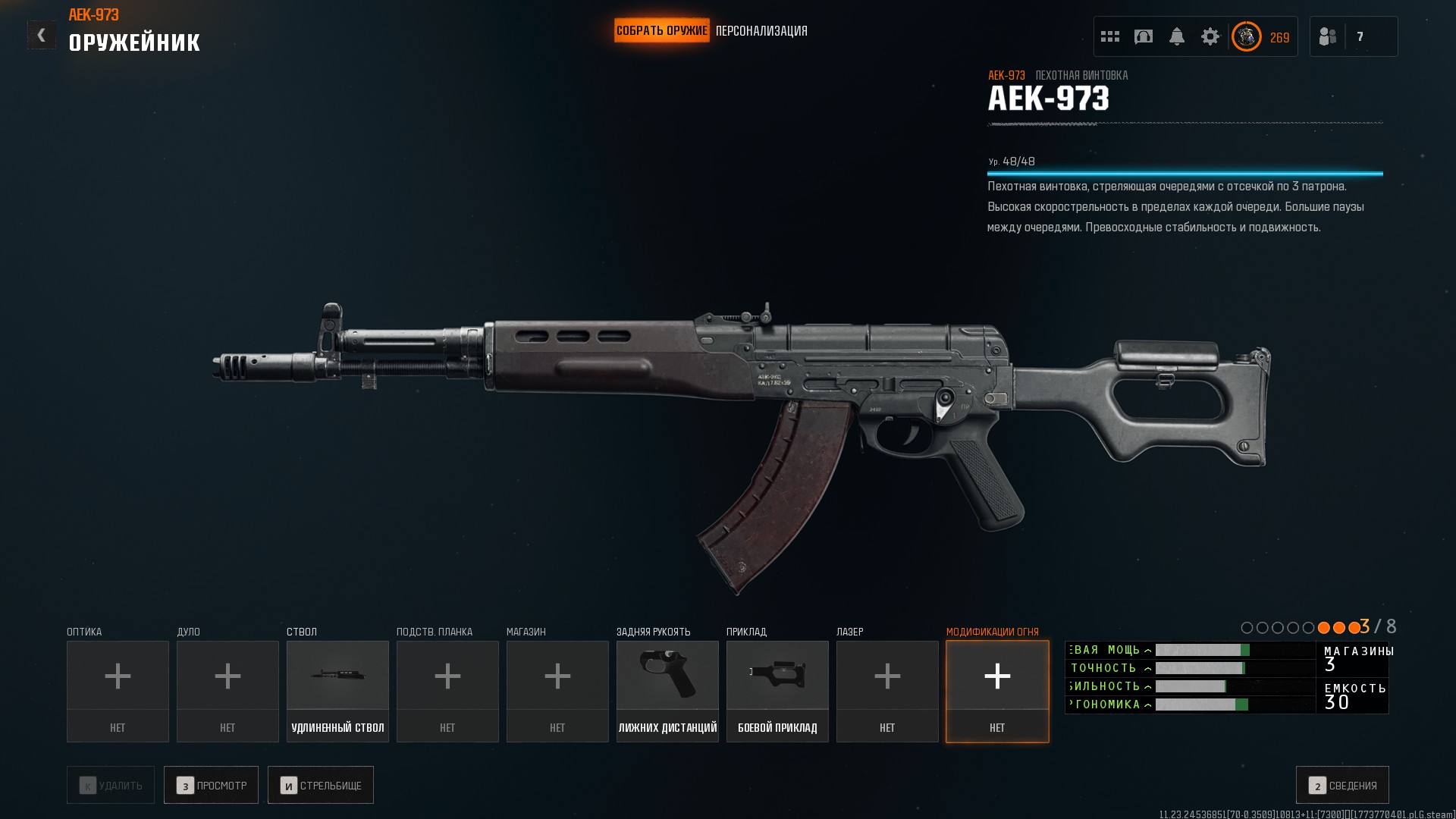Select the Магазин attachment slot
This screenshot has height=819, width=1456.
click(x=557, y=691)
